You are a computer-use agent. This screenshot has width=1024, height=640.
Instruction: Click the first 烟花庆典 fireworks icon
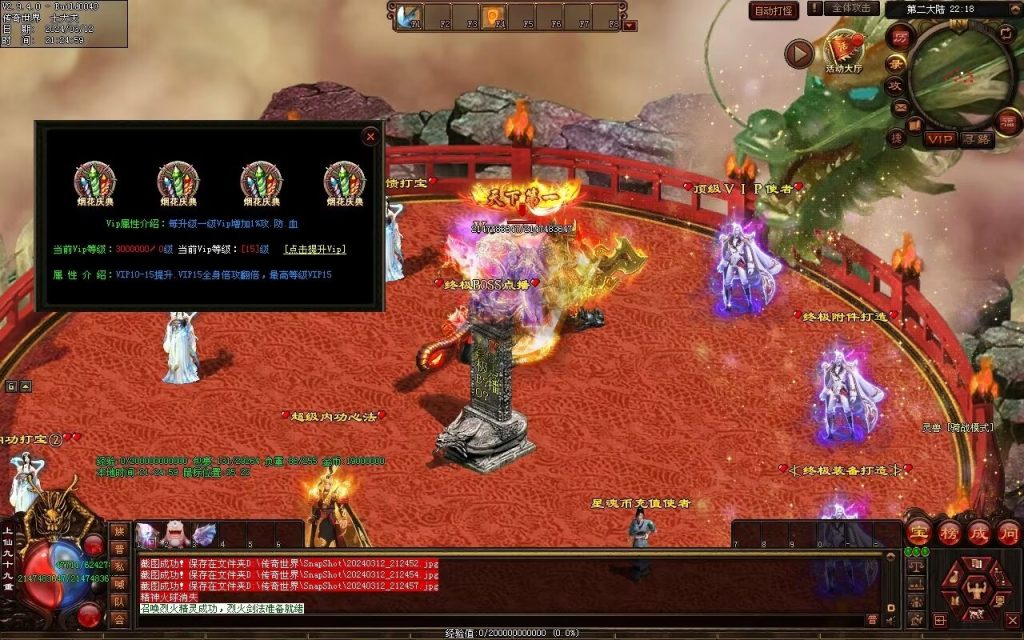pos(95,182)
